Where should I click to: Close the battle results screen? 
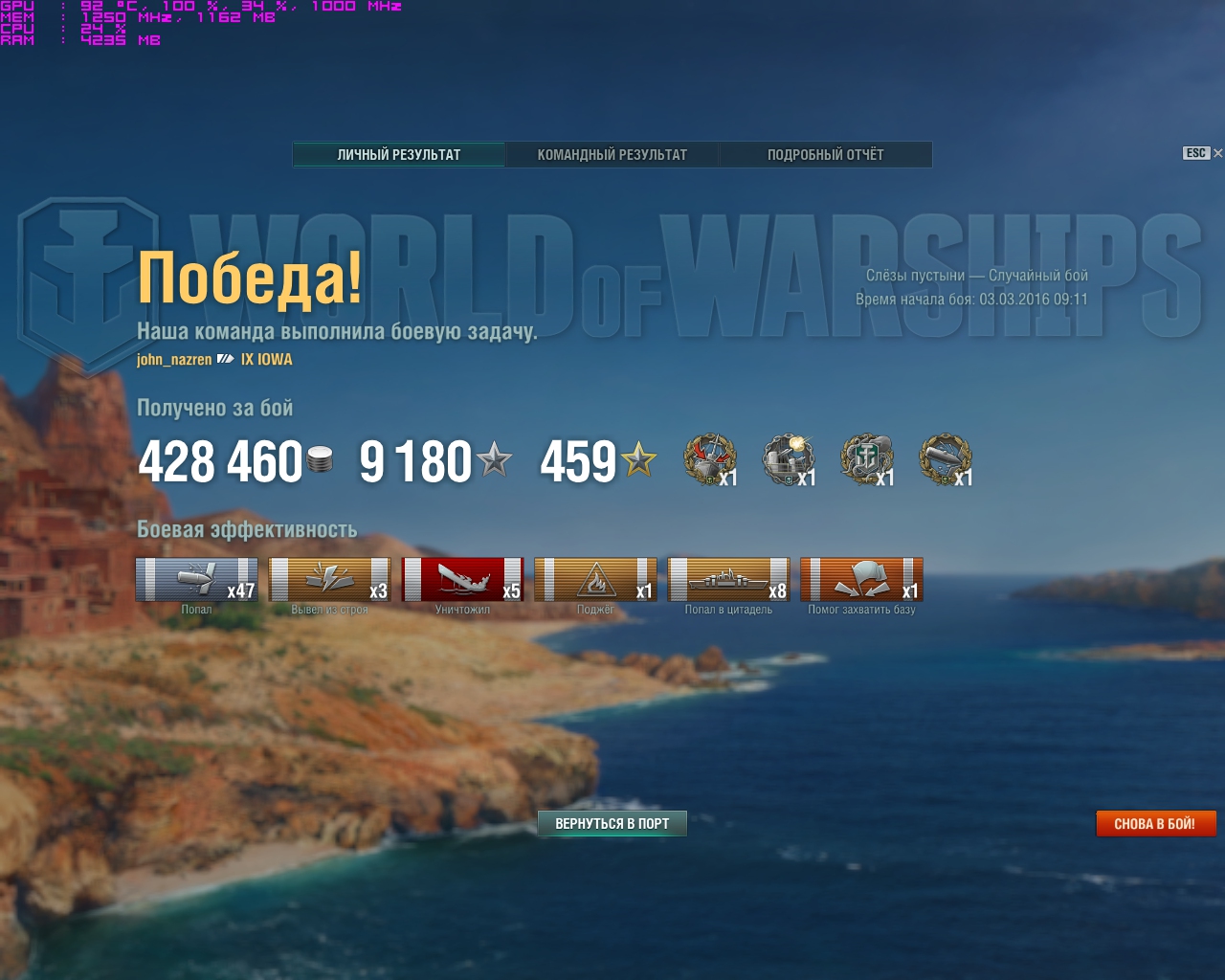(x=1217, y=153)
